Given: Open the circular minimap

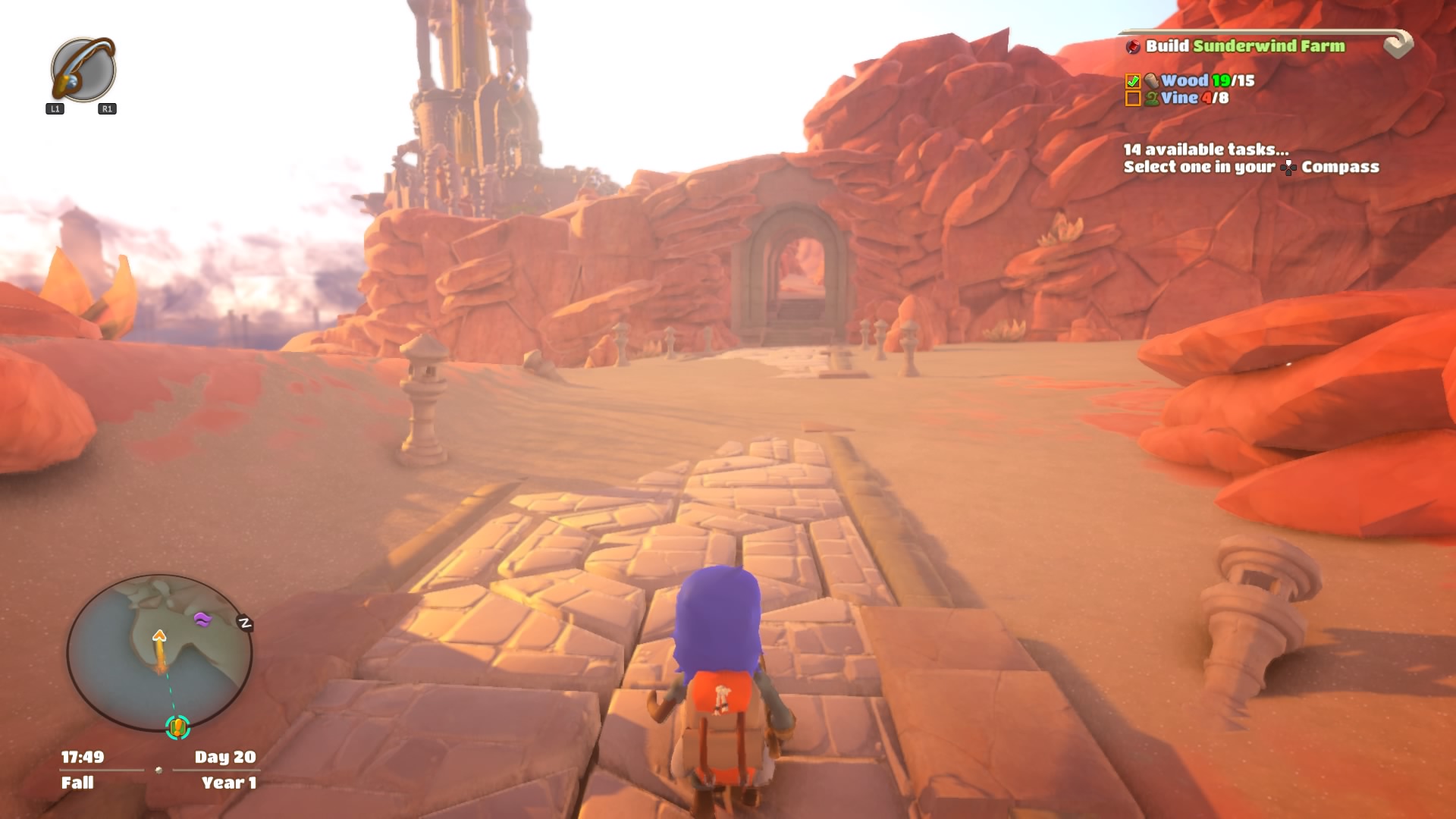Looking at the screenshot, I should point(159,652).
